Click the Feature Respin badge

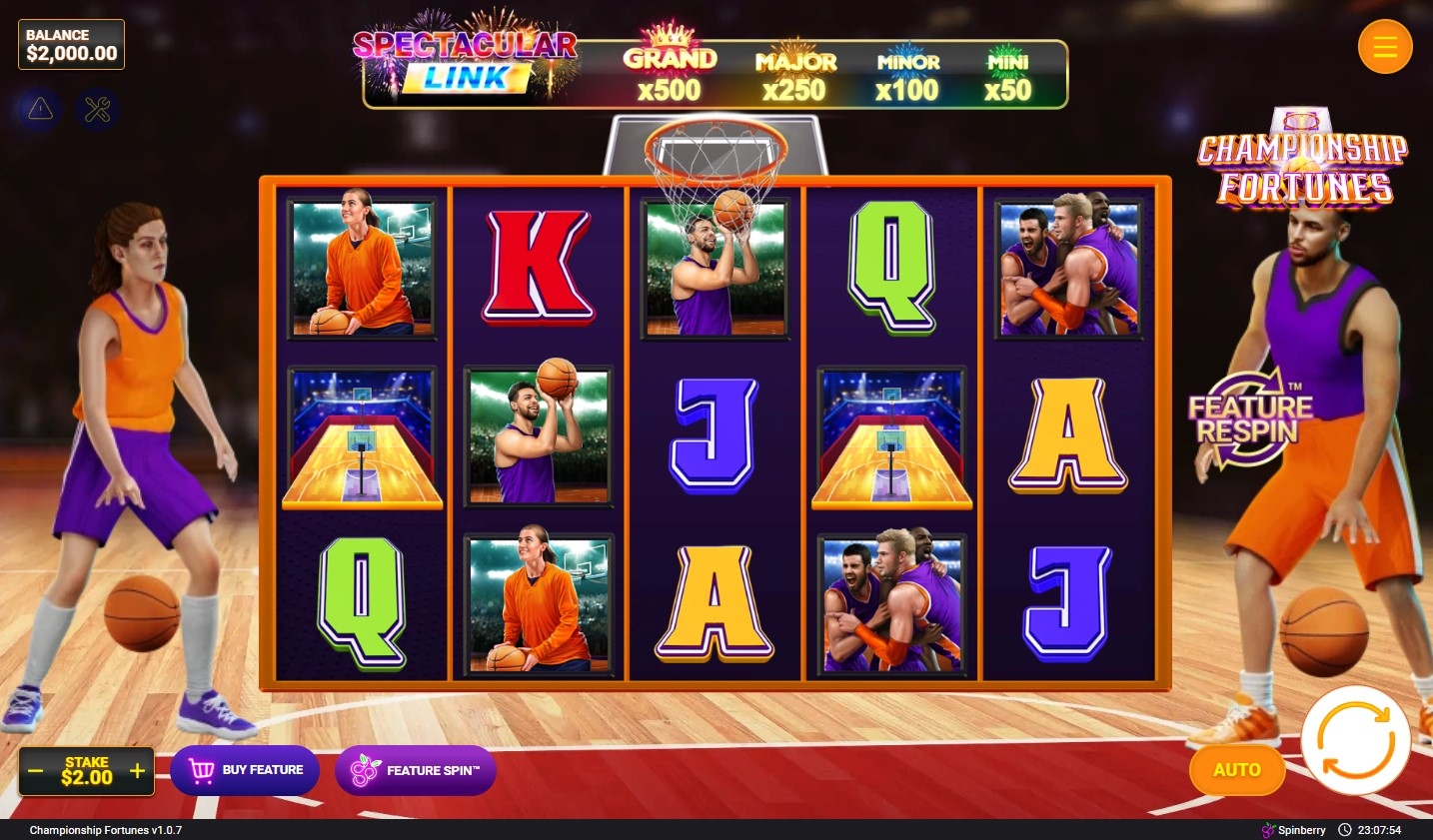point(1249,419)
